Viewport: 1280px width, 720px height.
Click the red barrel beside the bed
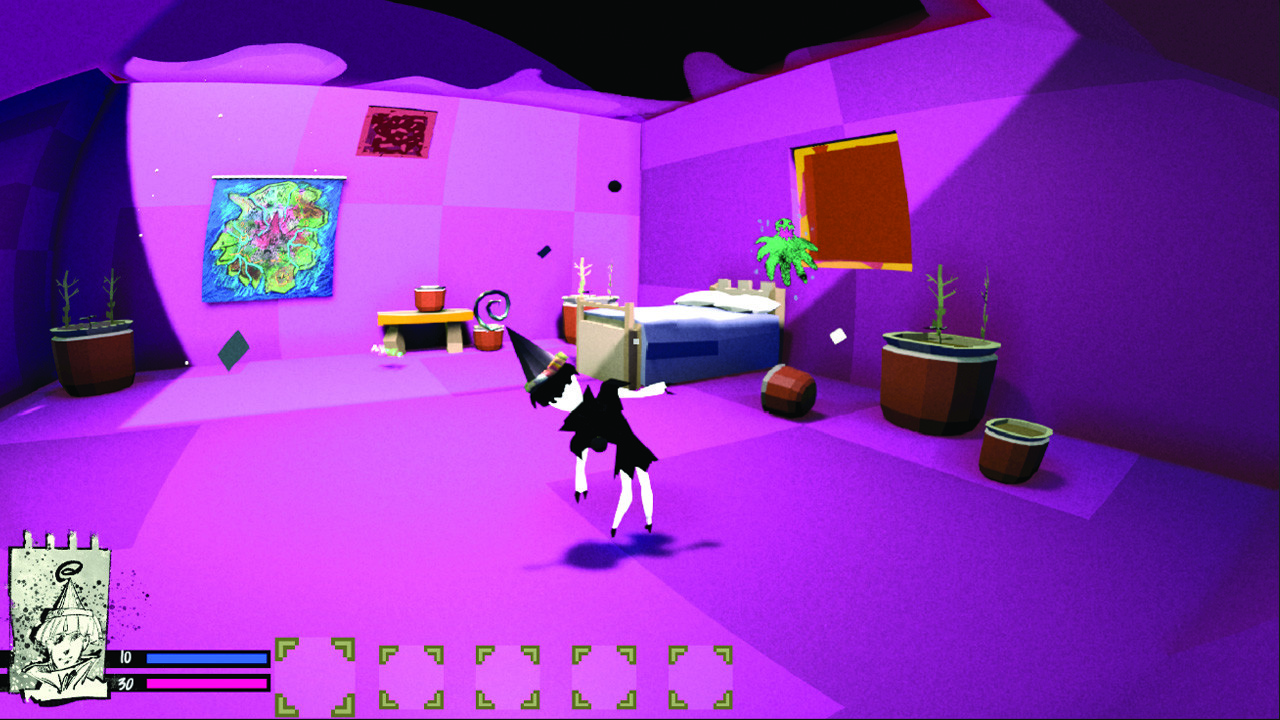point(790,390)
